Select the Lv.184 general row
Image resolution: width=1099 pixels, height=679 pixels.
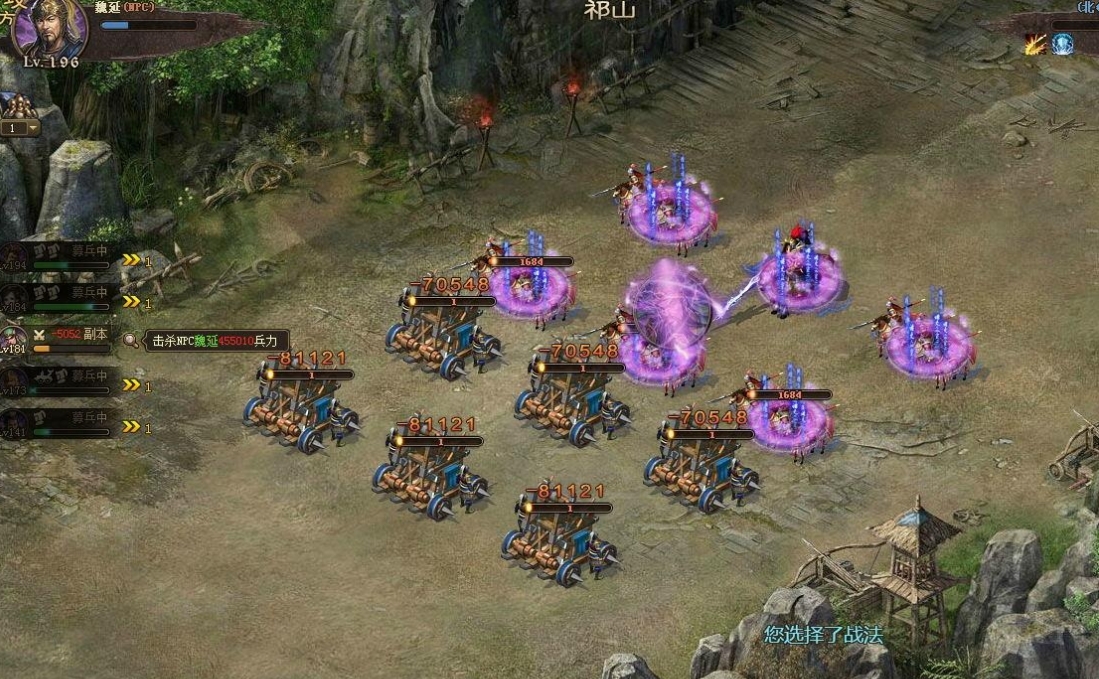coord(60,299)
